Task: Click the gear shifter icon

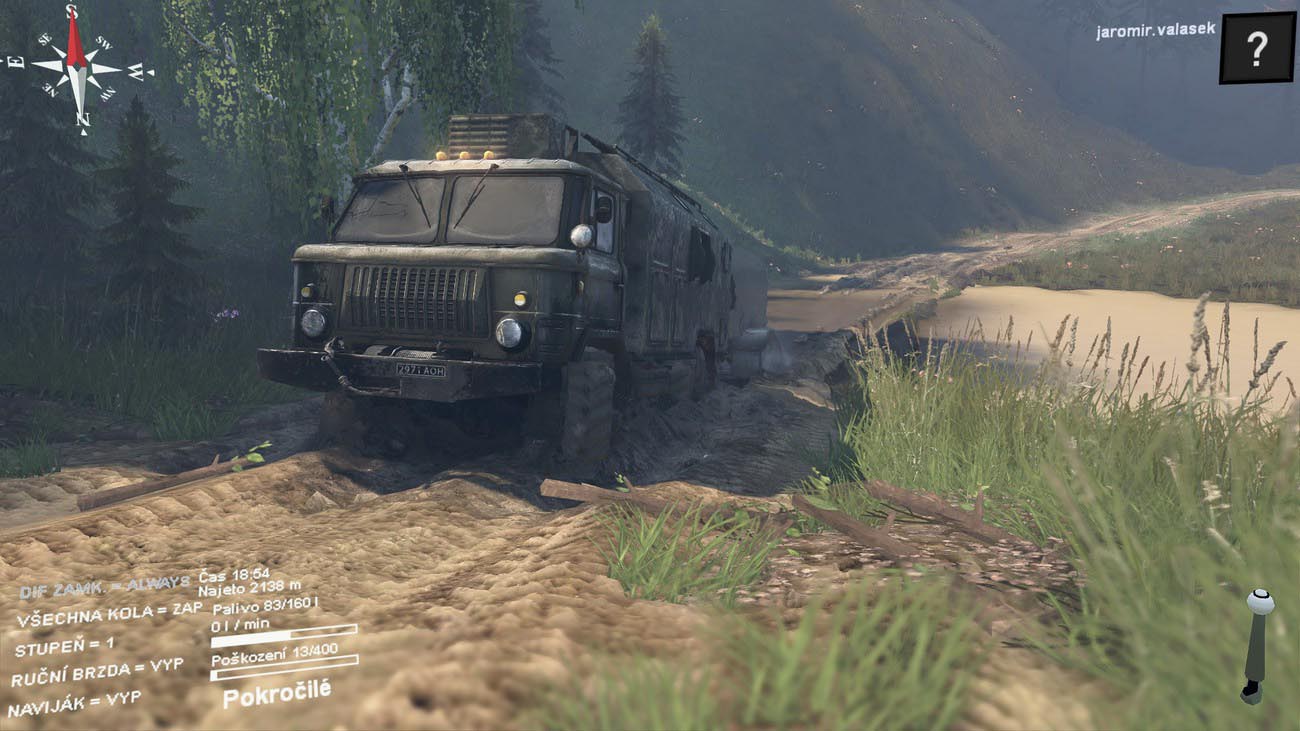Action: click(1255, 646)
